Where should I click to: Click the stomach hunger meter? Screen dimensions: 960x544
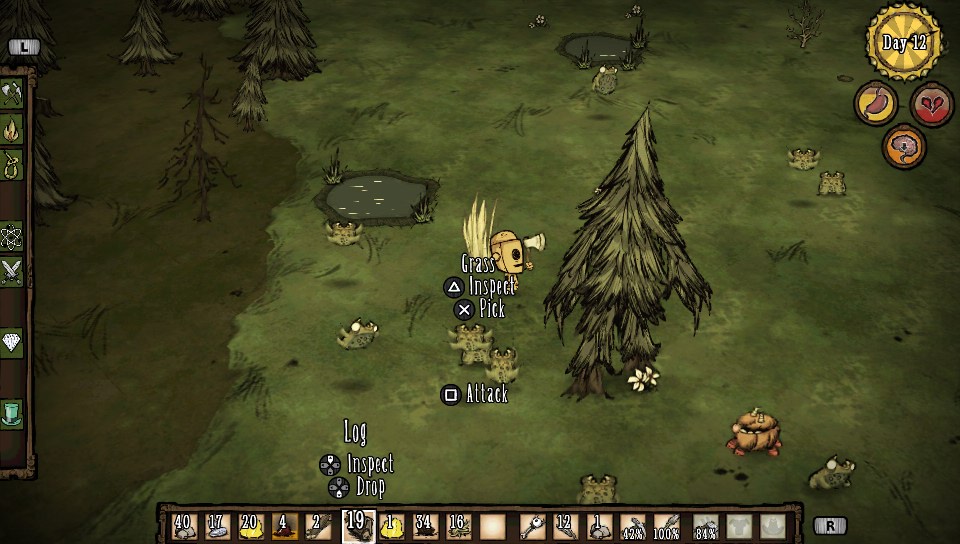point(875,104)
